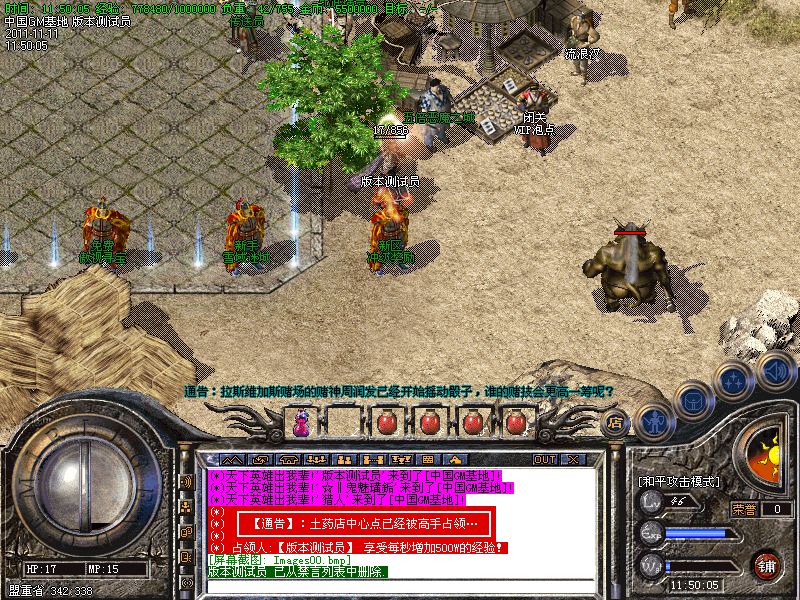Open the shop via the 店 button

tap(615, 424)
